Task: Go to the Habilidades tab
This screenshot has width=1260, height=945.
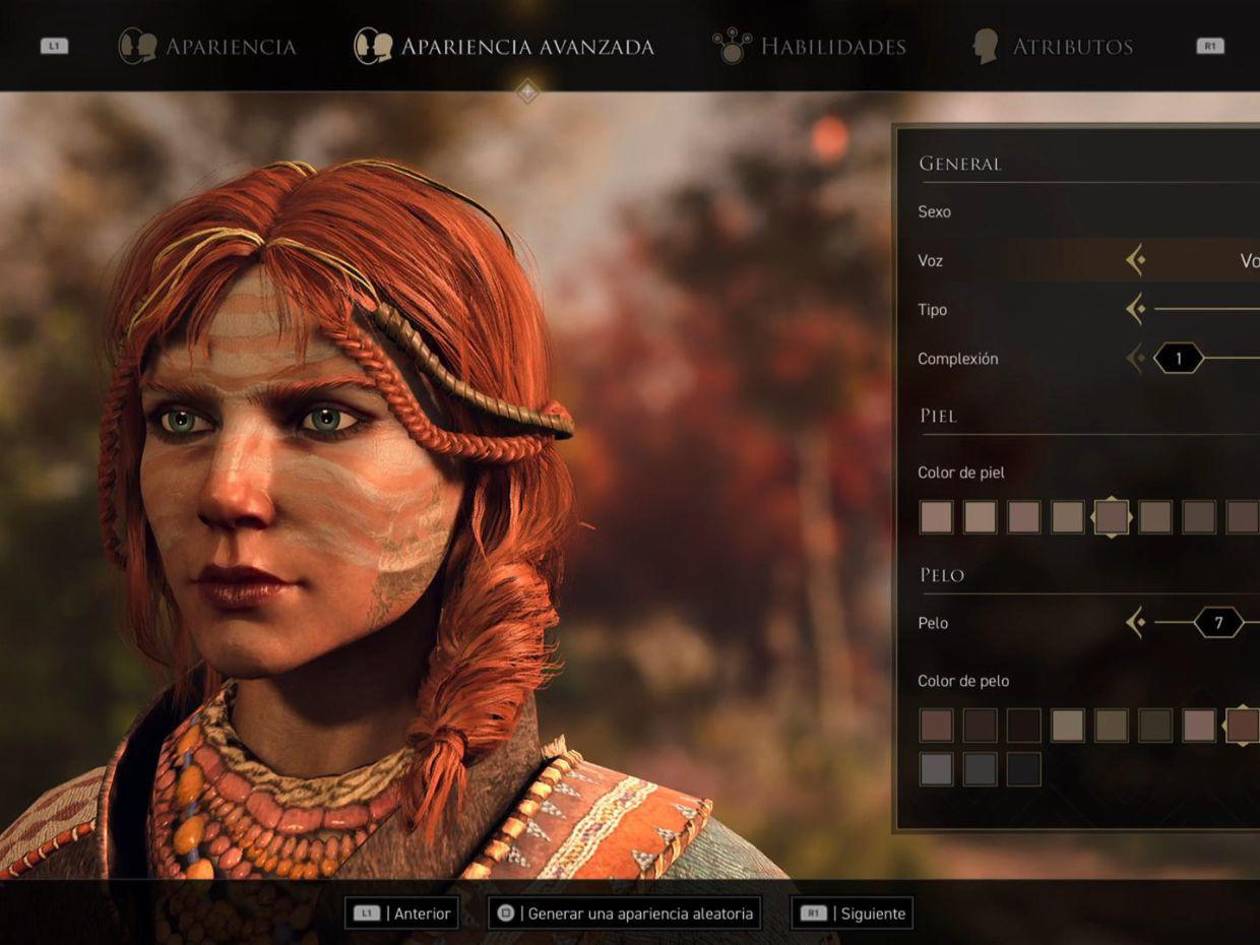Action: [809, 46]
